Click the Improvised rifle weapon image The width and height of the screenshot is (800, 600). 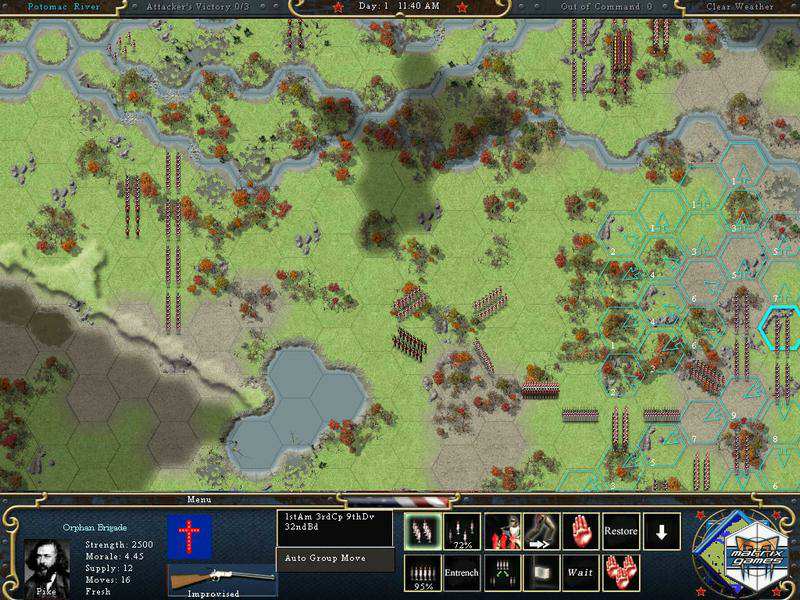(x=222, y=579)
